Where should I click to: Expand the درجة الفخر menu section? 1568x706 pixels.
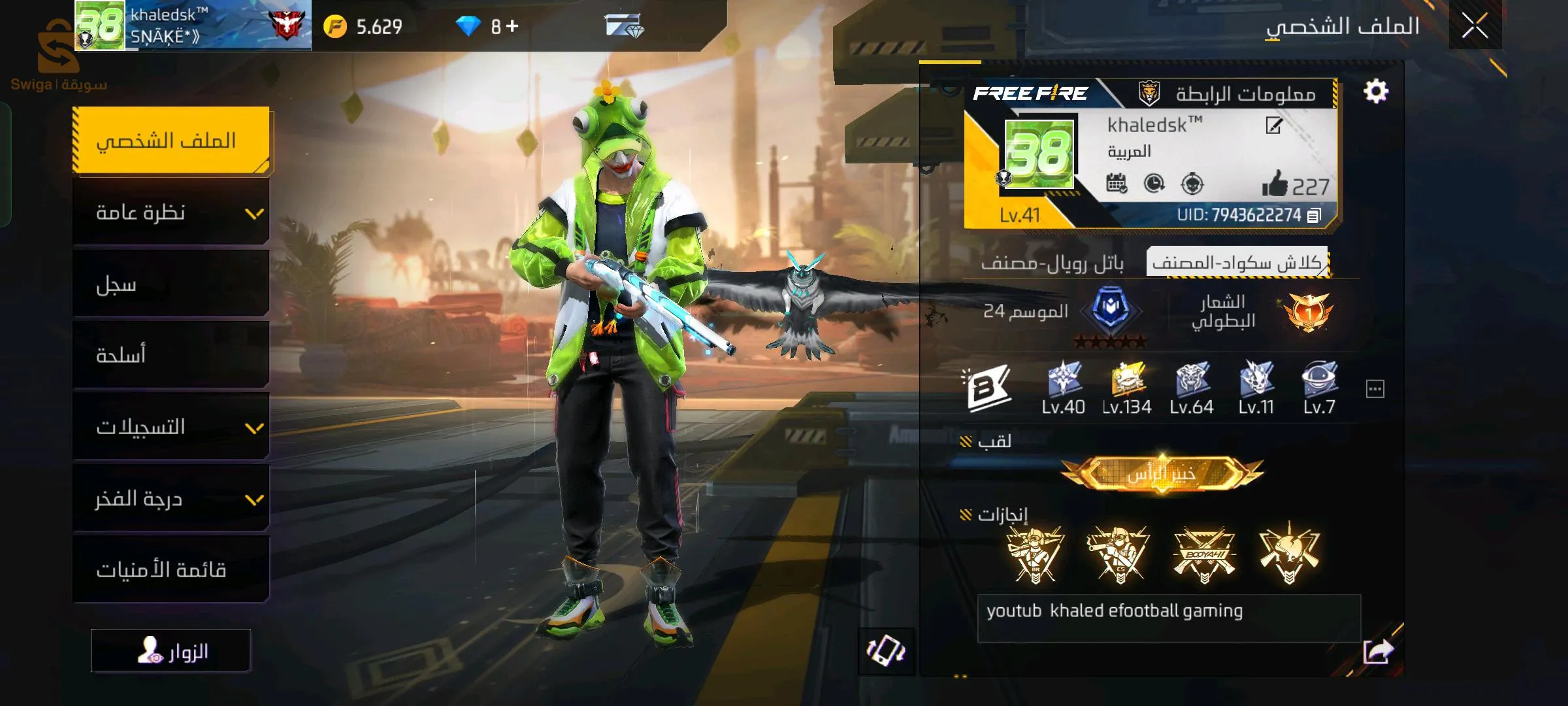point(171,499)
